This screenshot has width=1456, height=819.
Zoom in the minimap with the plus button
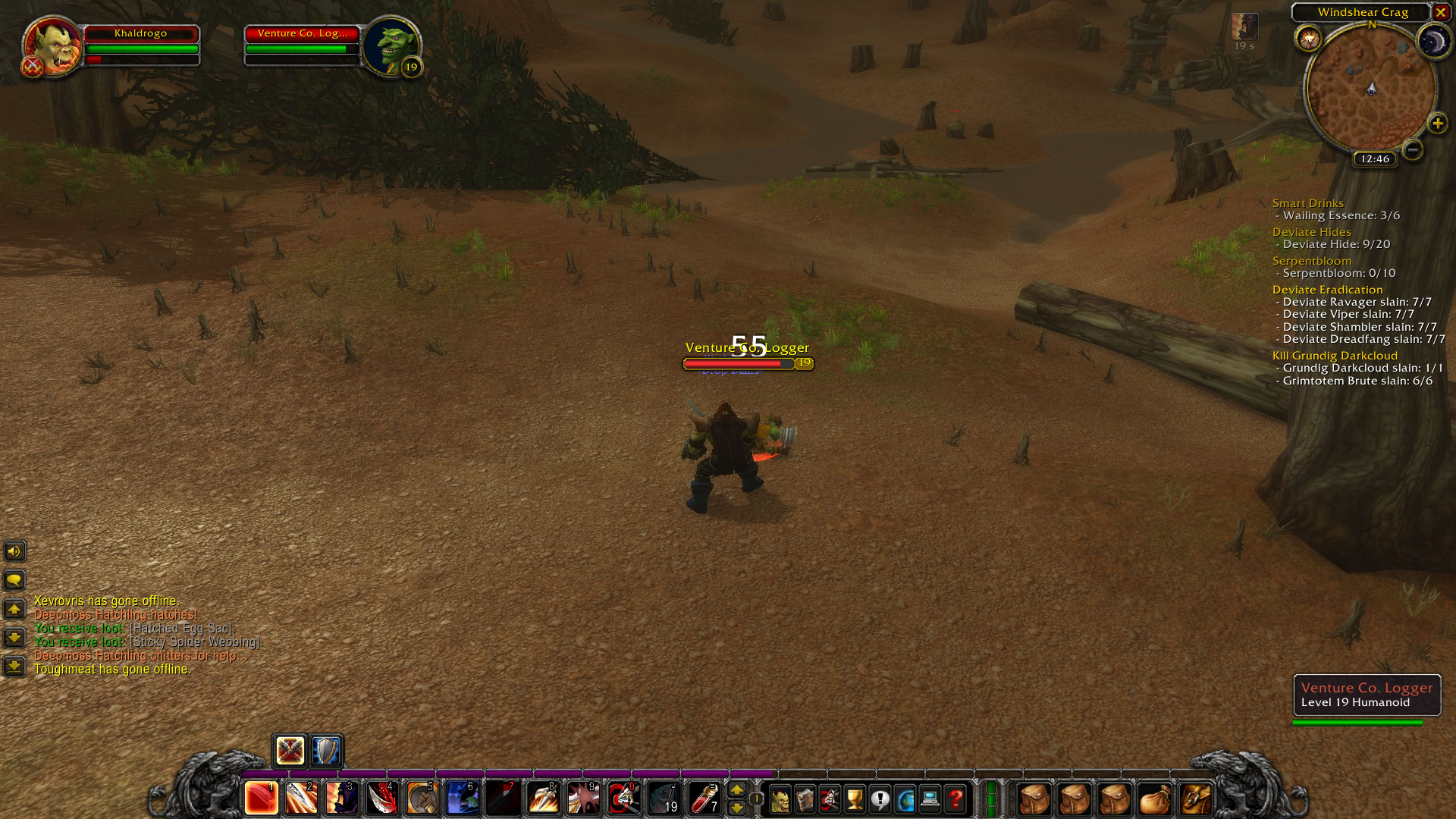point(1436,123)
